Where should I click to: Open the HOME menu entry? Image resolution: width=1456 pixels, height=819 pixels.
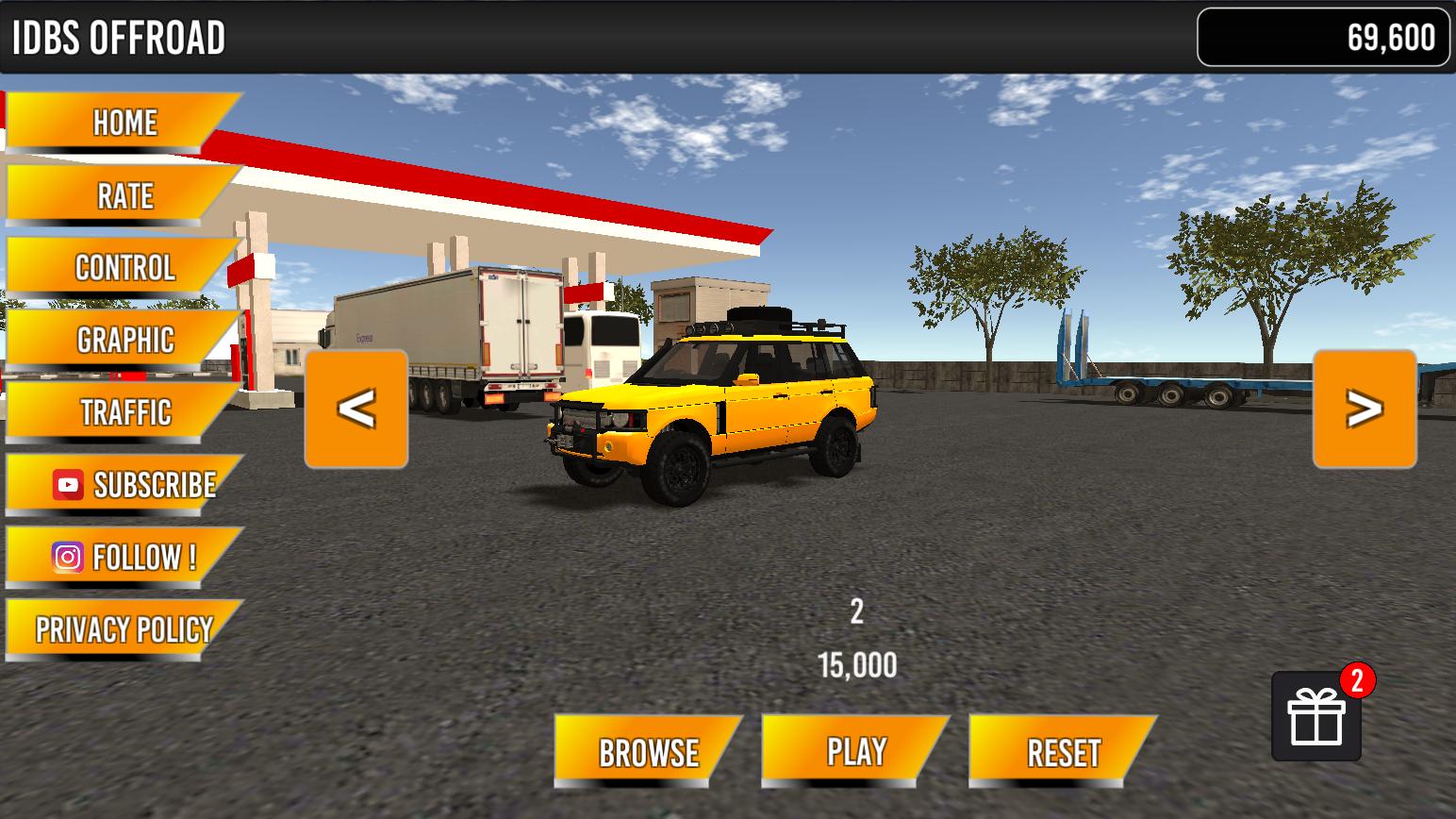[124, 123]
